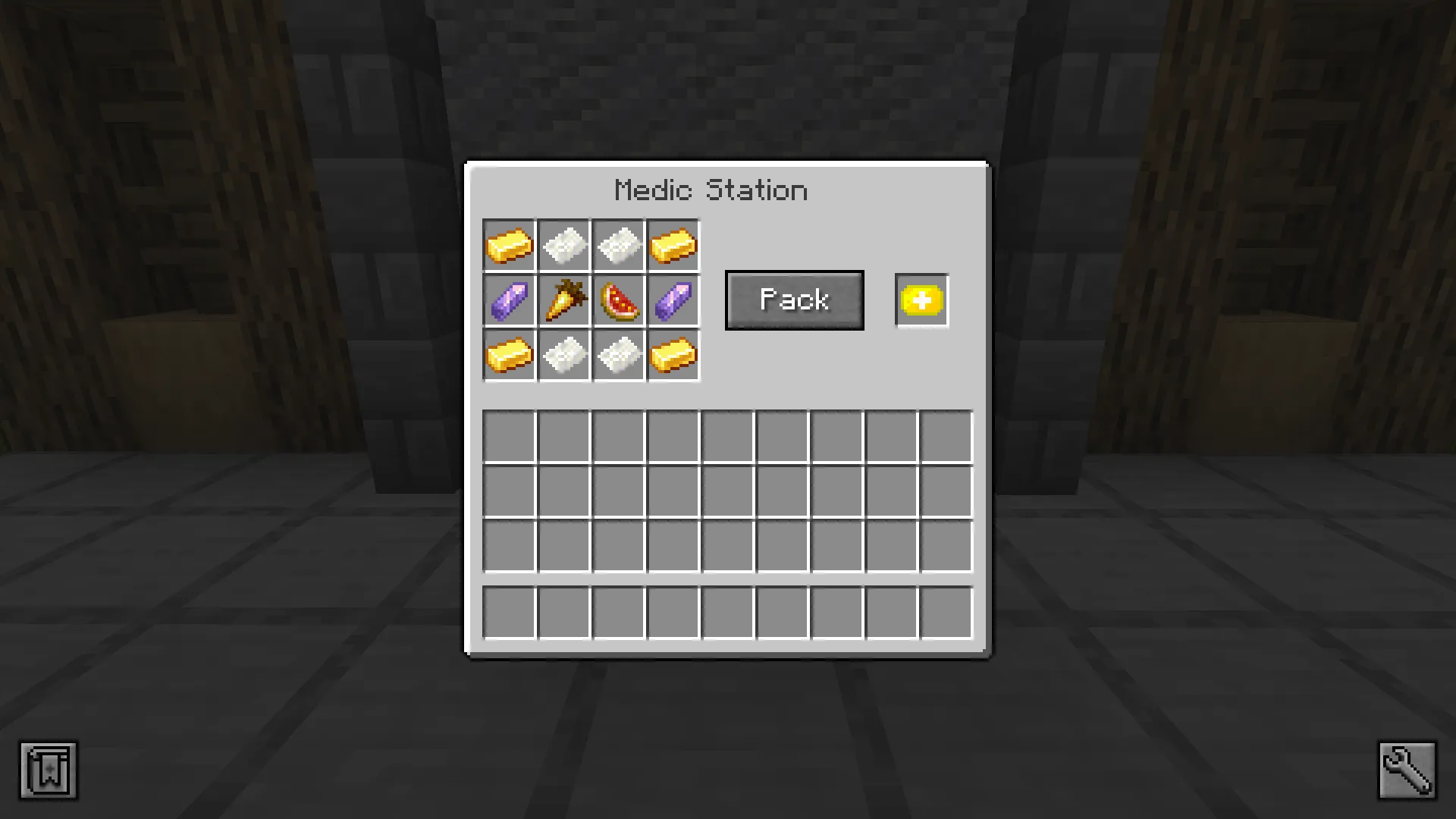Take the sugar beside the golden carrot
1456x819 pixels.
(x=563, y=246)
